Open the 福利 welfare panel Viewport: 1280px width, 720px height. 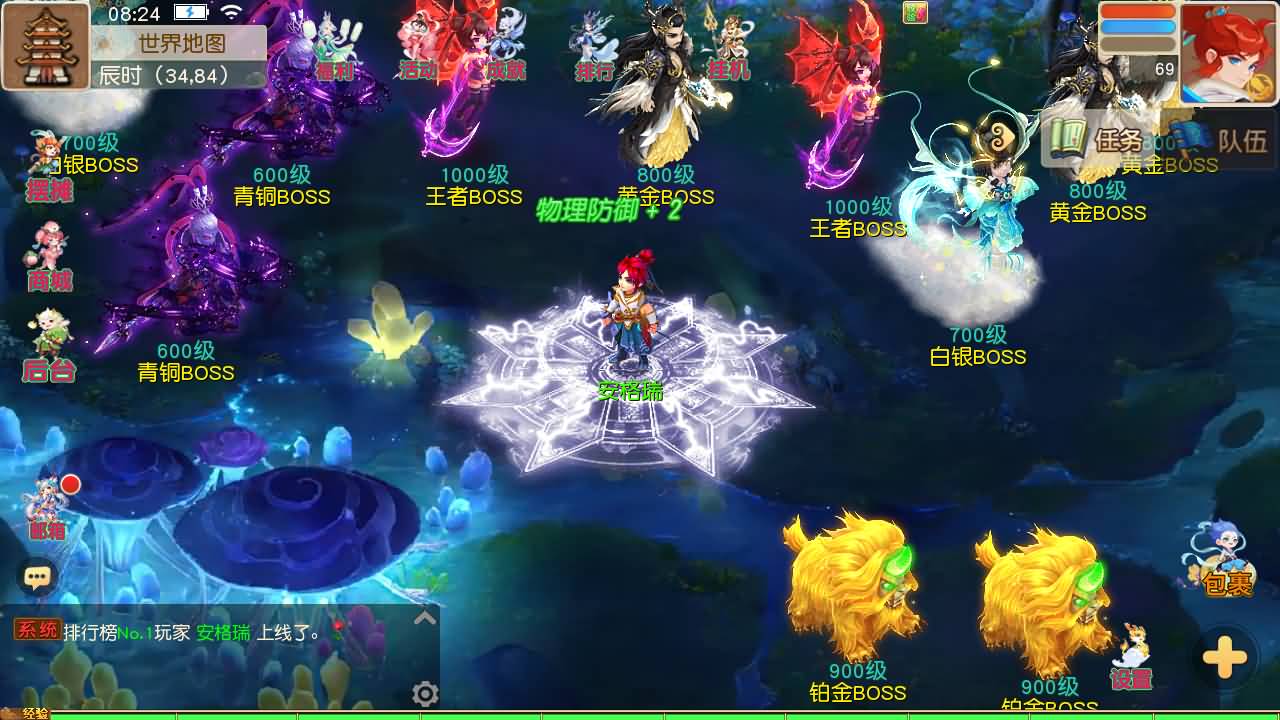click(334, 72)
